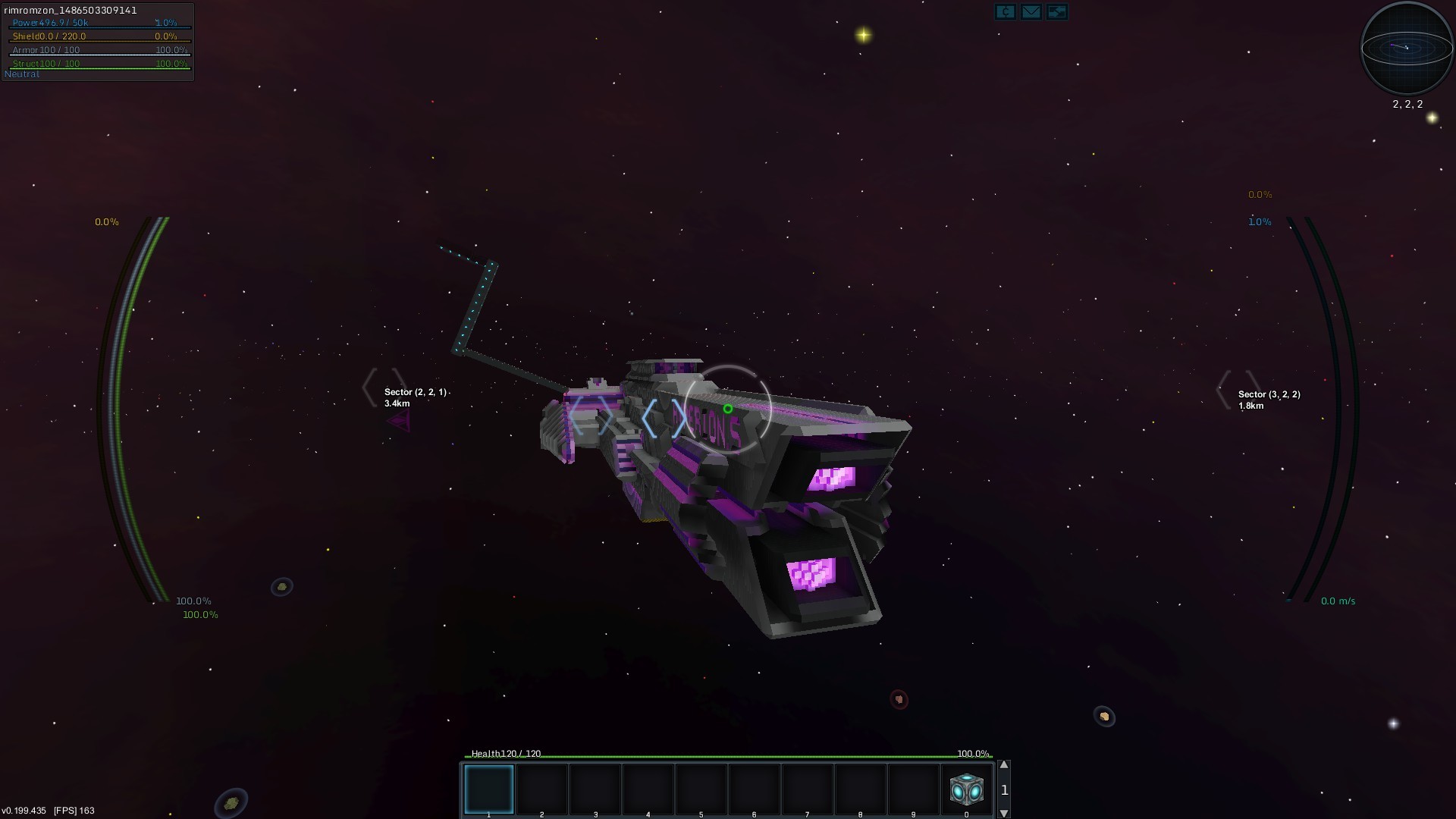
Task: Select the Sector (3, 2, 2) waypoint marker
Action: [x=1238, y=390]
